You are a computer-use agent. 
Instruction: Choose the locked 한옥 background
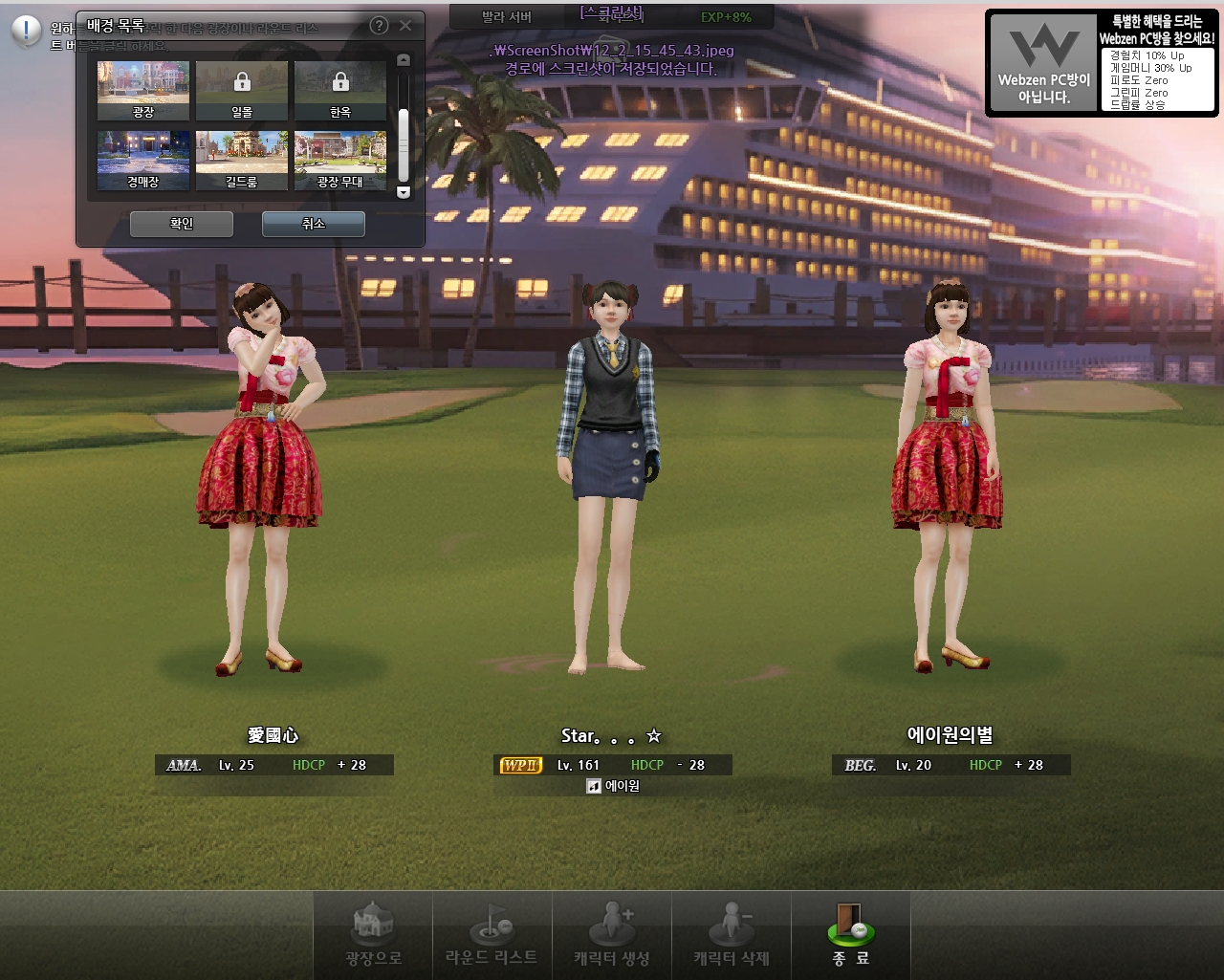point(340,90)
